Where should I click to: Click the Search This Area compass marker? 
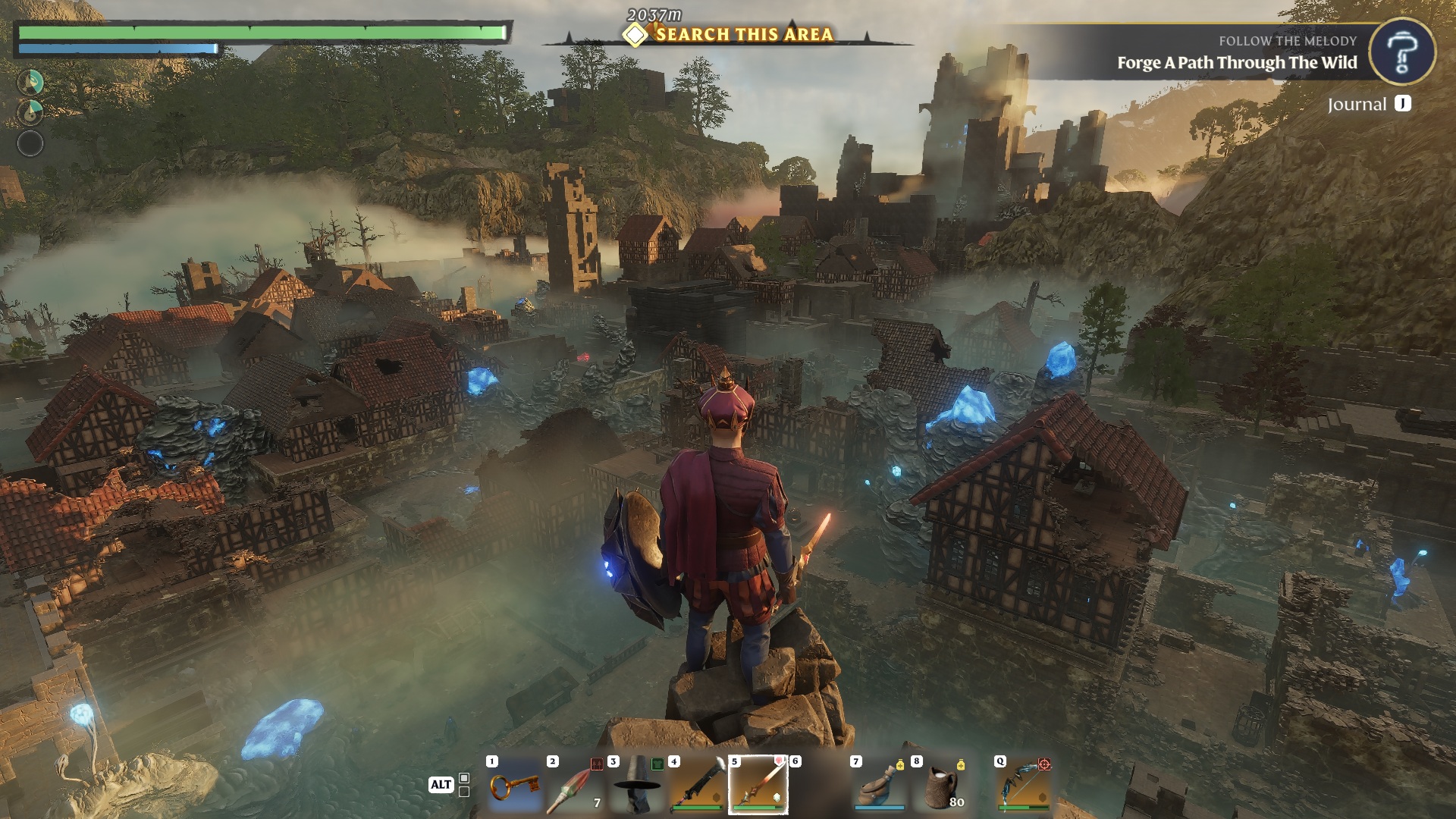tap(635, 35)
